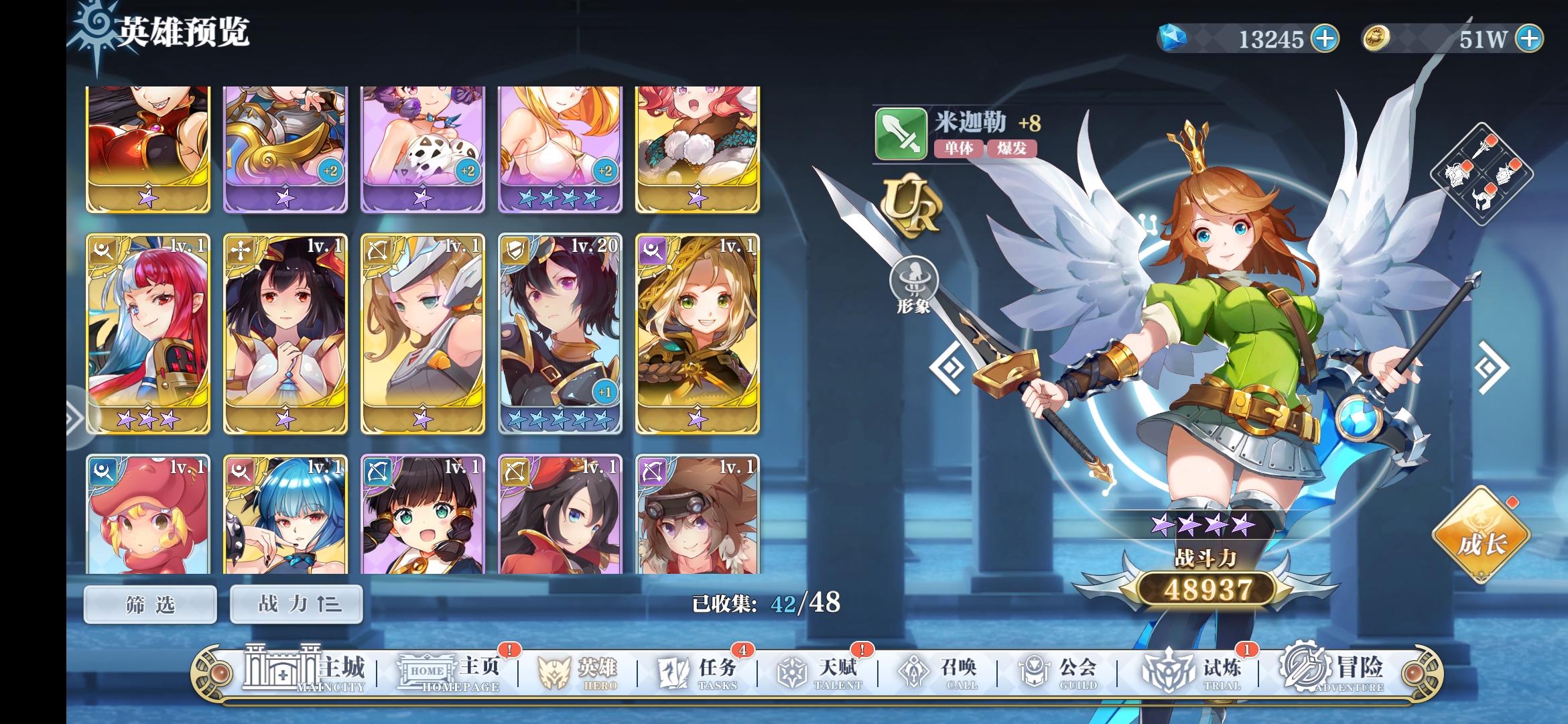Open the 米迦勒 green skill icon
This screenshot has width=1568, height=724.
click(x=901, y=135)
